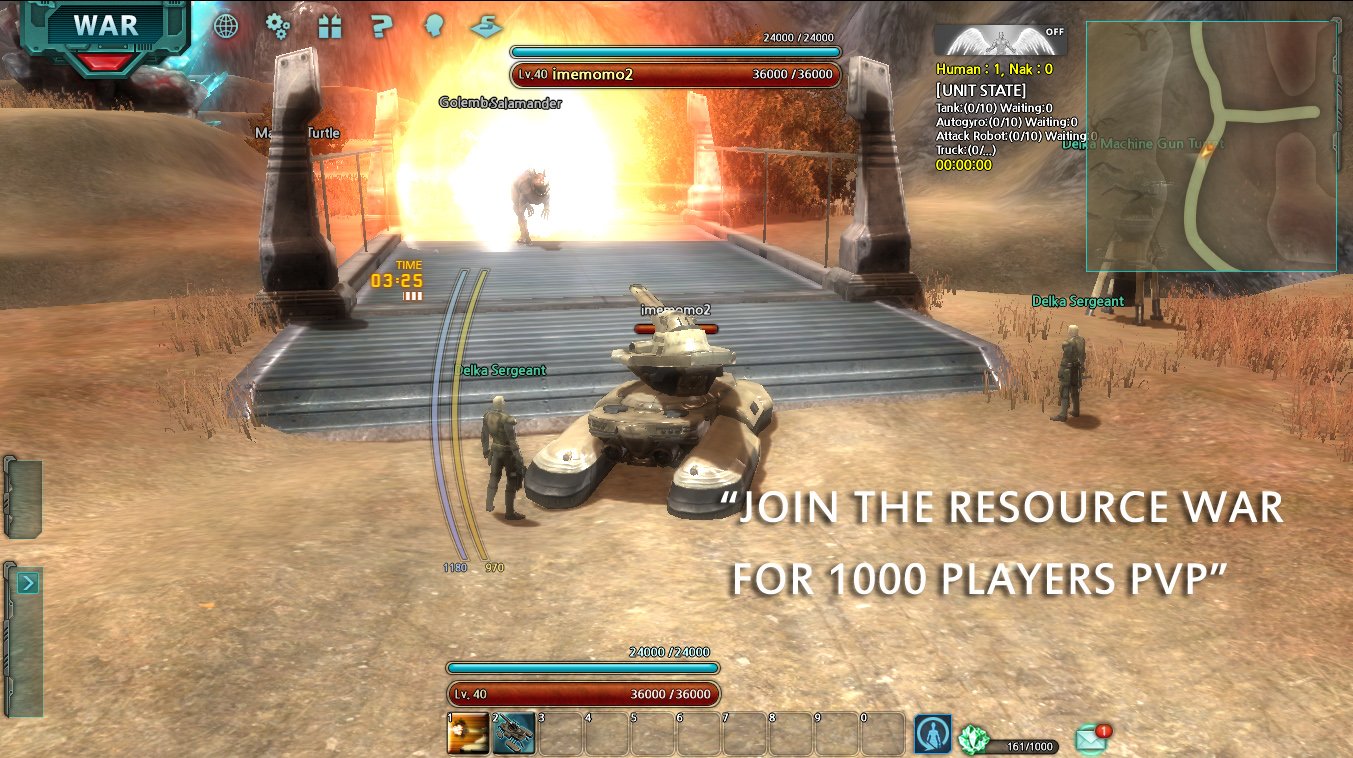
Task: Click the Lv.40 imemomo2 target frame
Action: [674, 73]
